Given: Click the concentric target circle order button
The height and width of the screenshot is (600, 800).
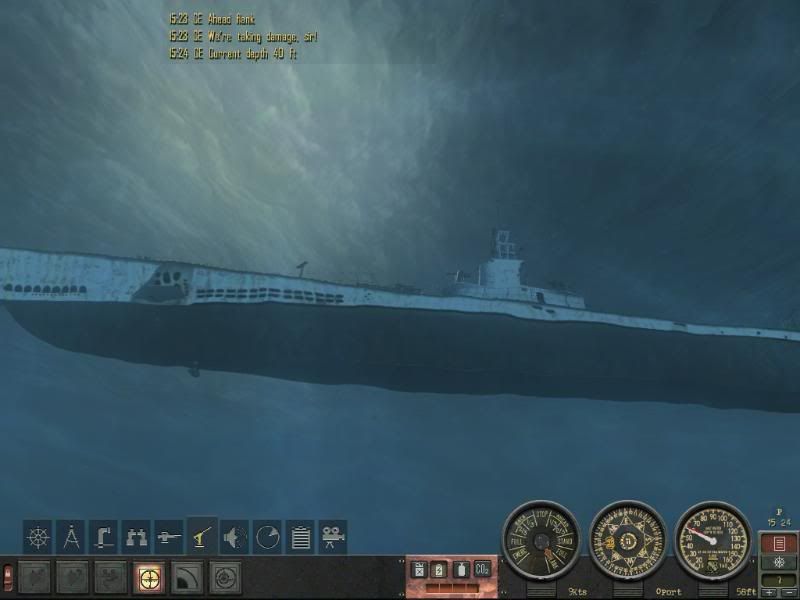Looking at the screenshot, I should tap(225, 578).
